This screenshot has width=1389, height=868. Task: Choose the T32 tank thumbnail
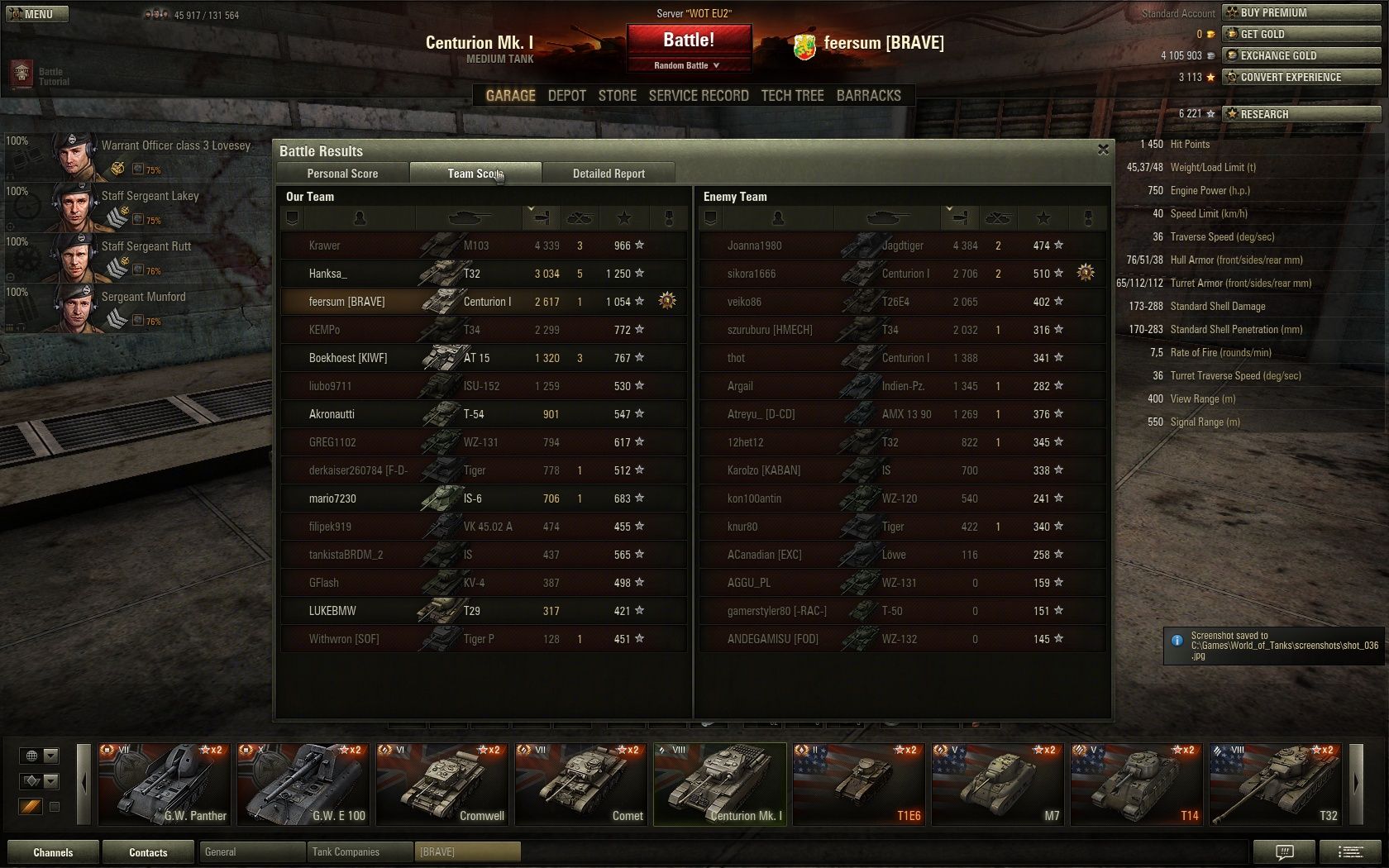(x=1276, y=784)
